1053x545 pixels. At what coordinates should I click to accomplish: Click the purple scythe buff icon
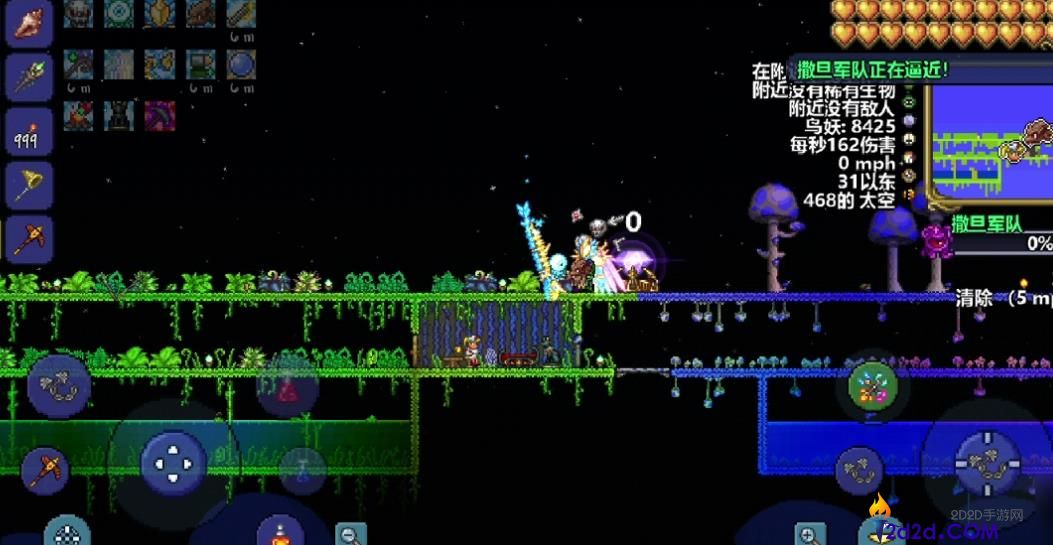(x=160, y=115)
